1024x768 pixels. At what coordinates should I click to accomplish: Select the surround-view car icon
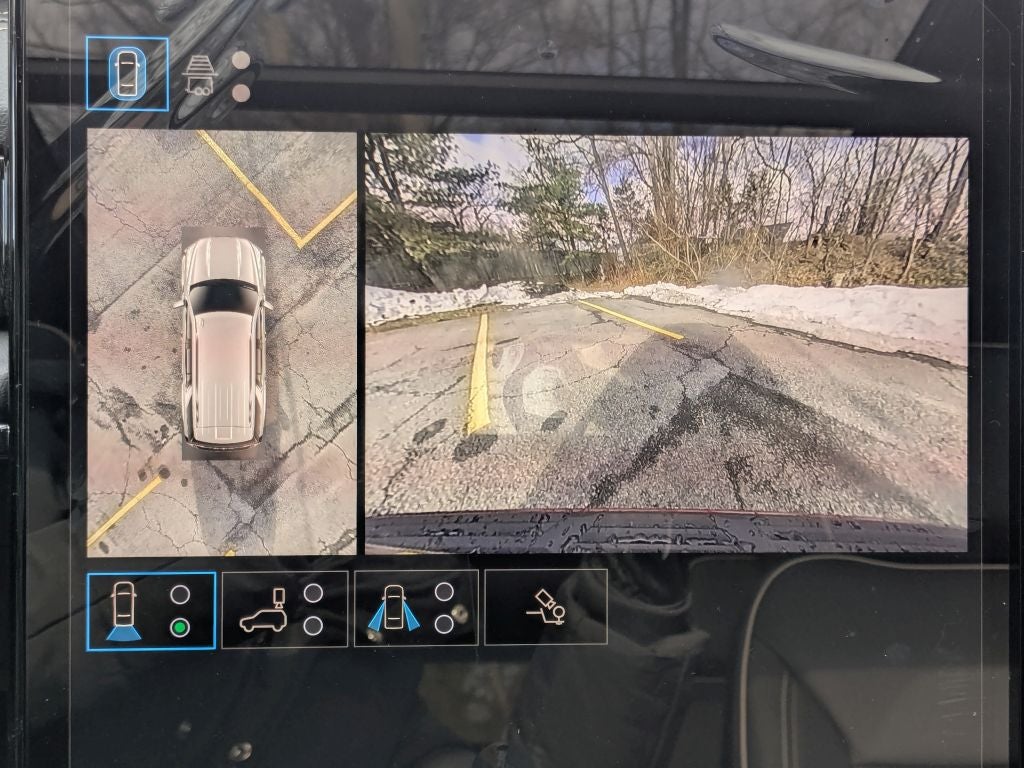(126, 73)
